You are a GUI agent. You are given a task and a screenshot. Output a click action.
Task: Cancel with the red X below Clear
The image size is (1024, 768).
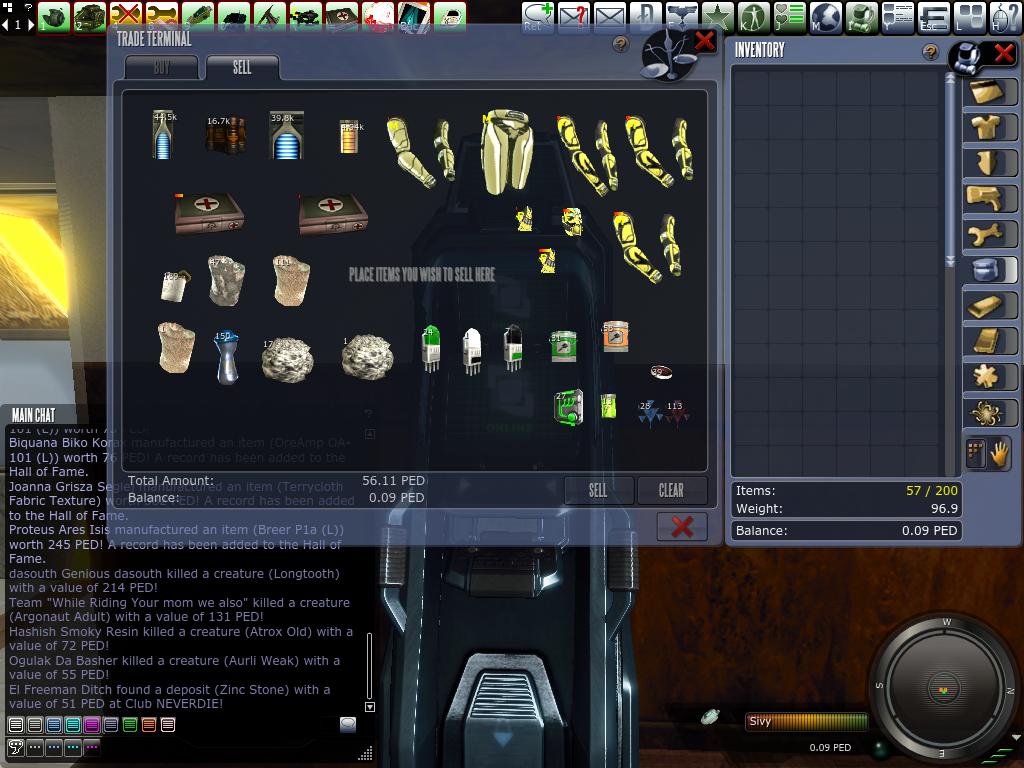point(682,527)
